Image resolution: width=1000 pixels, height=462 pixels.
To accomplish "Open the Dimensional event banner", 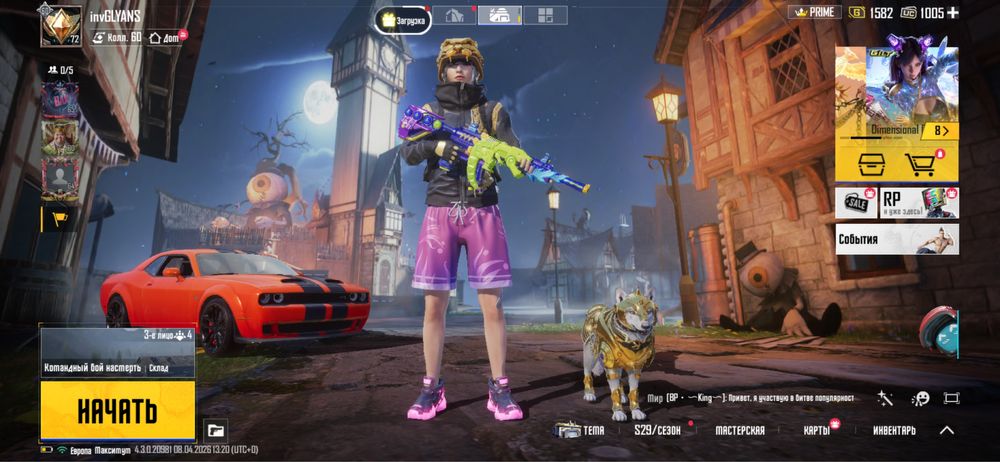I will 897,92.
